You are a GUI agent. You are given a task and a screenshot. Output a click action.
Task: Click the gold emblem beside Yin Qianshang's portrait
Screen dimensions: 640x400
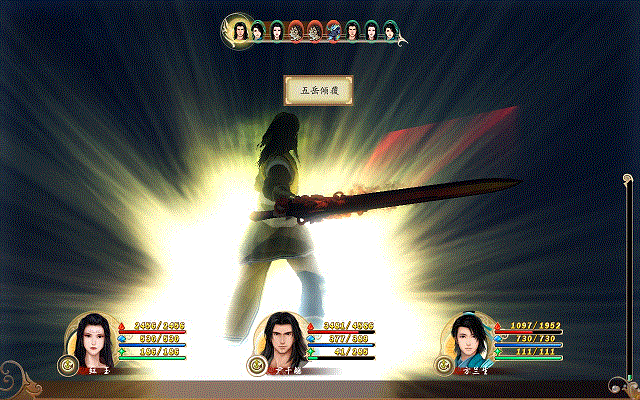(257, 366)
